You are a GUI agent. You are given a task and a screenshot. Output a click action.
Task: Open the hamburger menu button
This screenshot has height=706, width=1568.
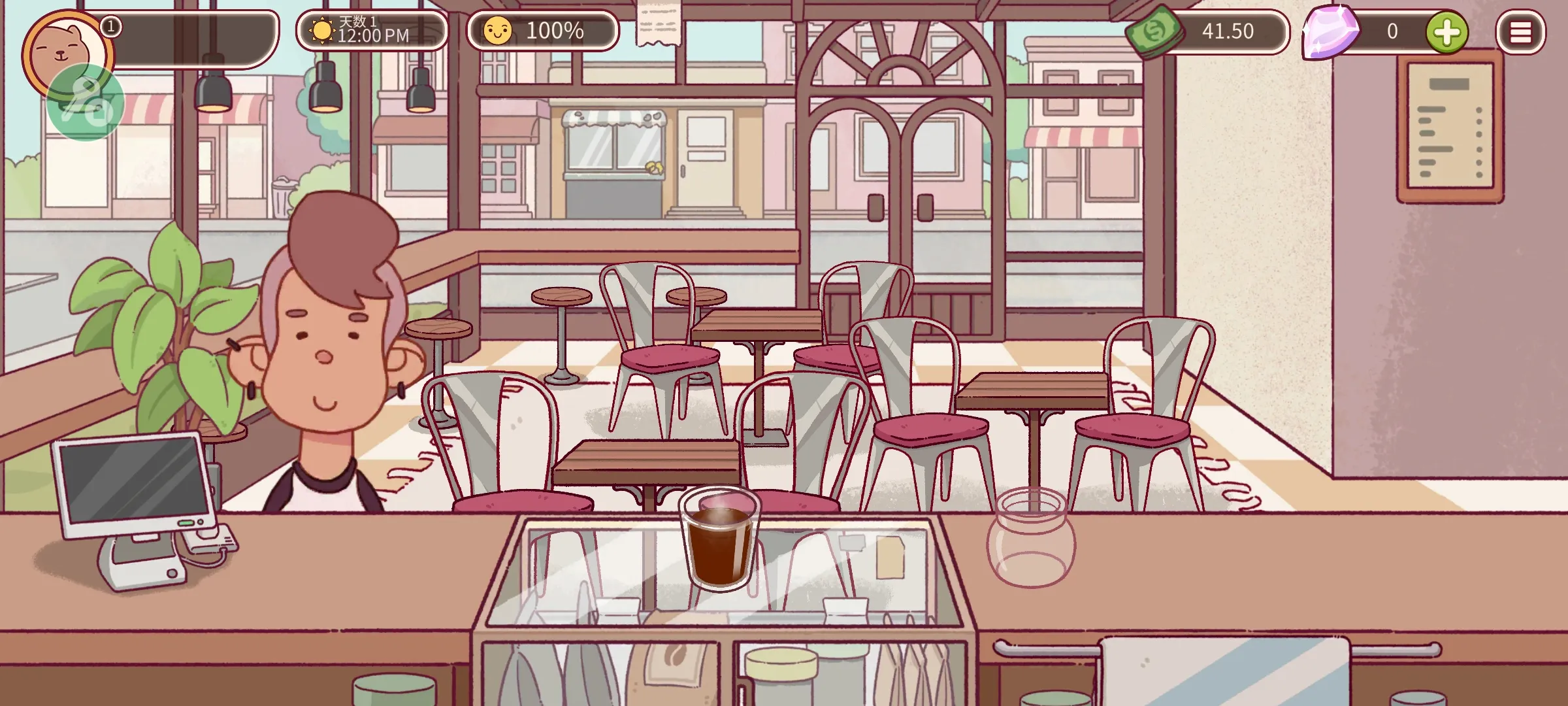click(x=1520, y=32)
